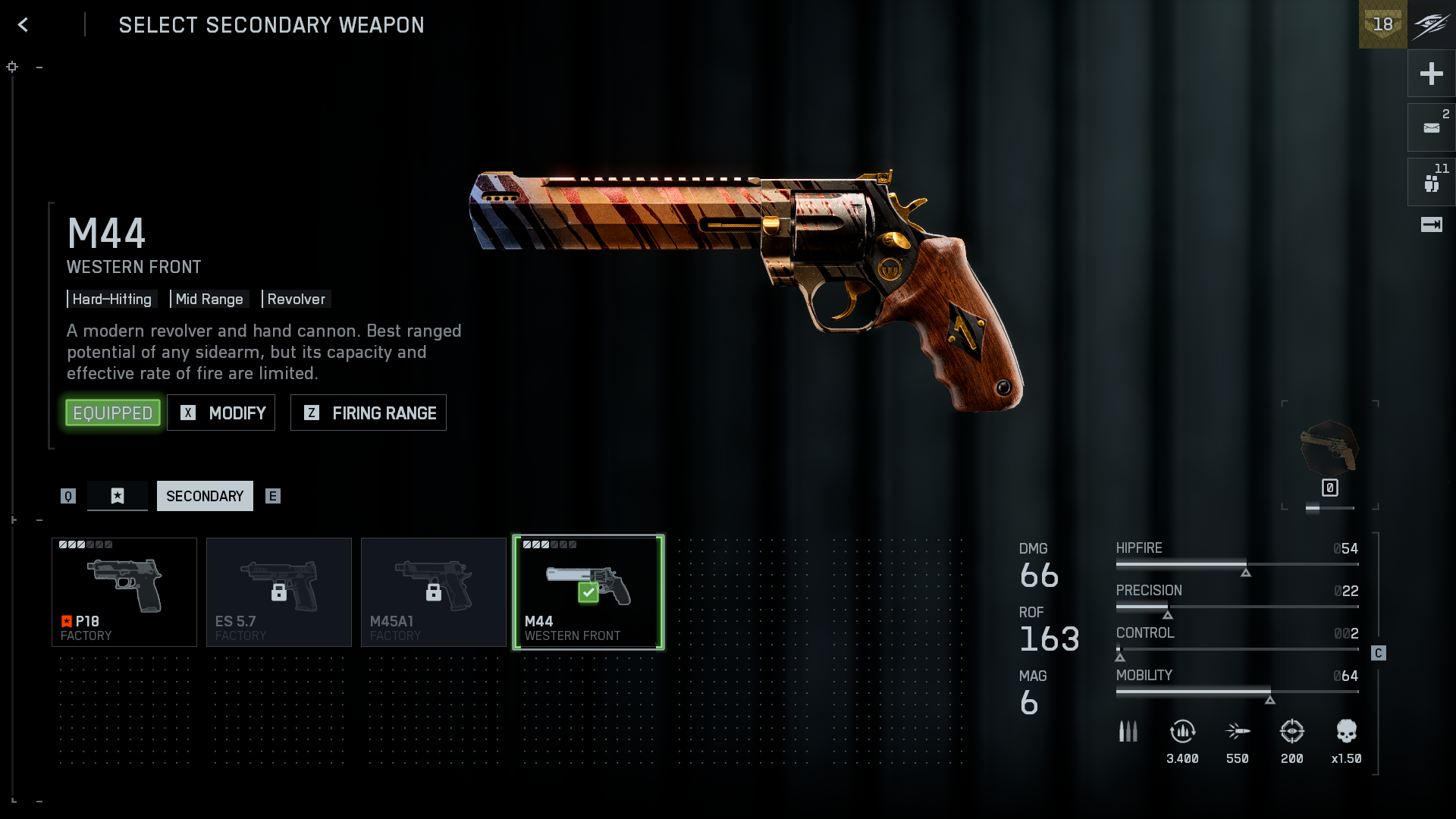Select the P18 Factory pistol
This screenshot has height=819, width=1456.
[124, 592]
